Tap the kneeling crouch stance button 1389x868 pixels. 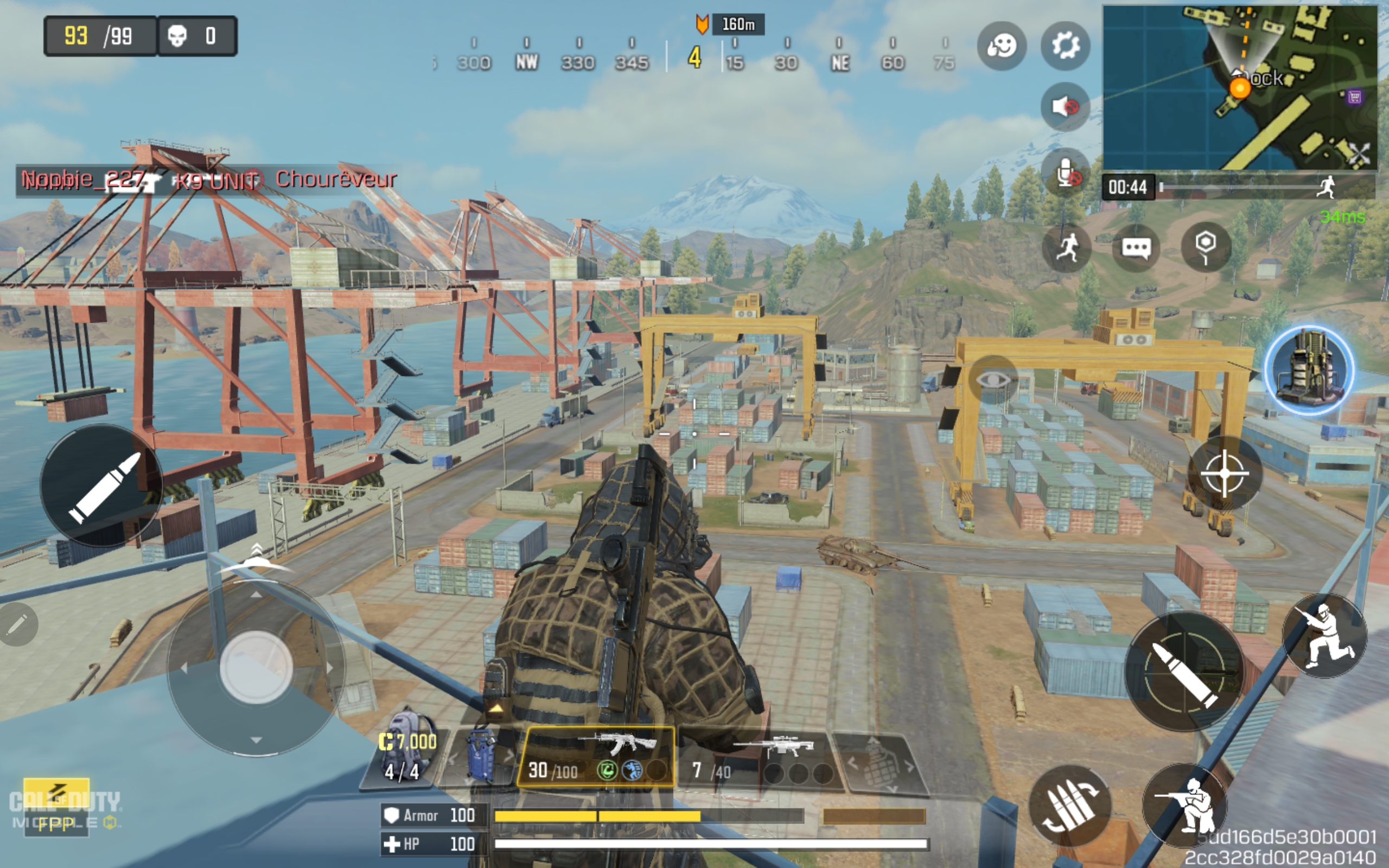[1325, 636]
